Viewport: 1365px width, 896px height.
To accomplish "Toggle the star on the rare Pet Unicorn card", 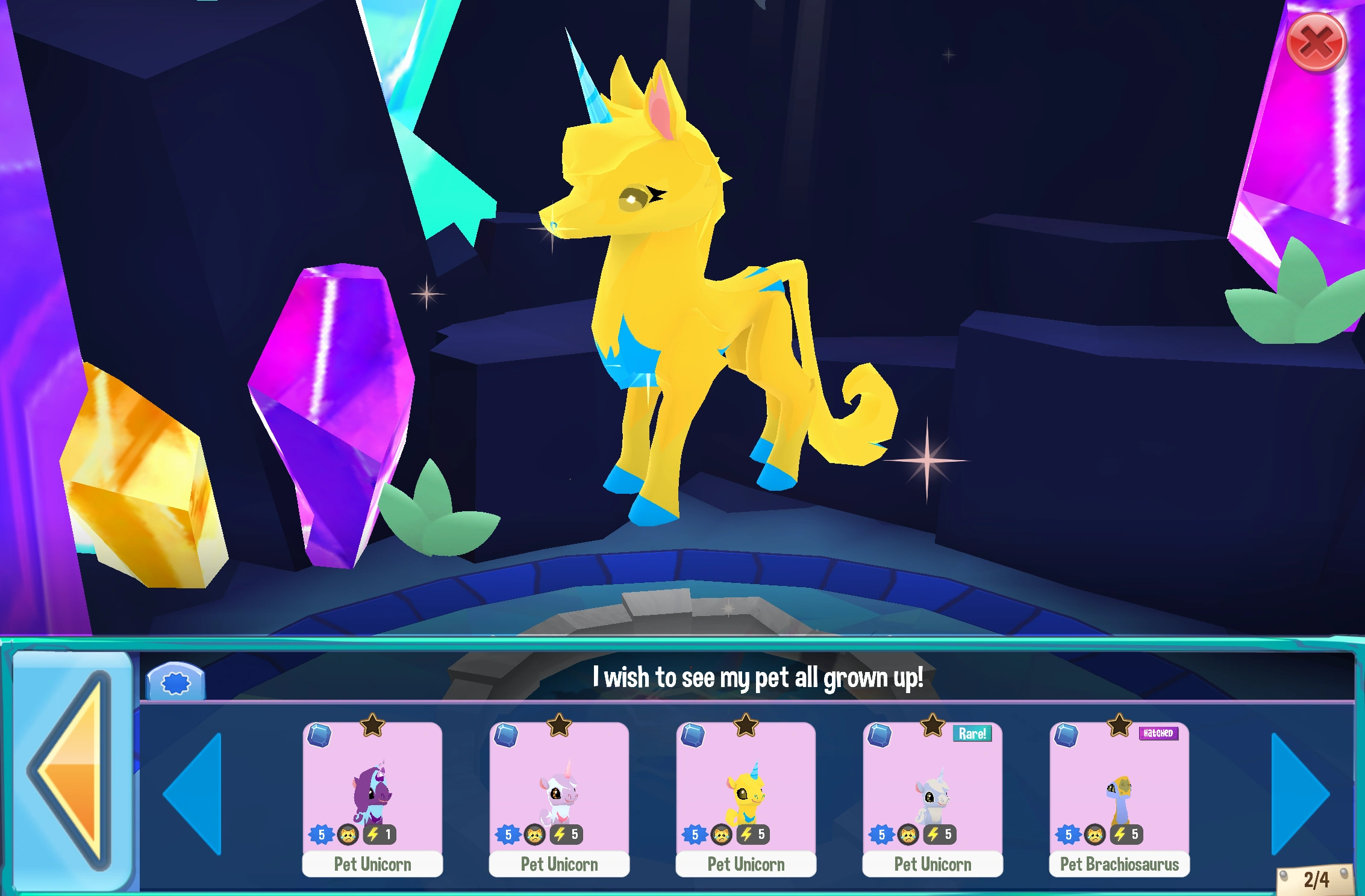I will click(x=932, y=726).
